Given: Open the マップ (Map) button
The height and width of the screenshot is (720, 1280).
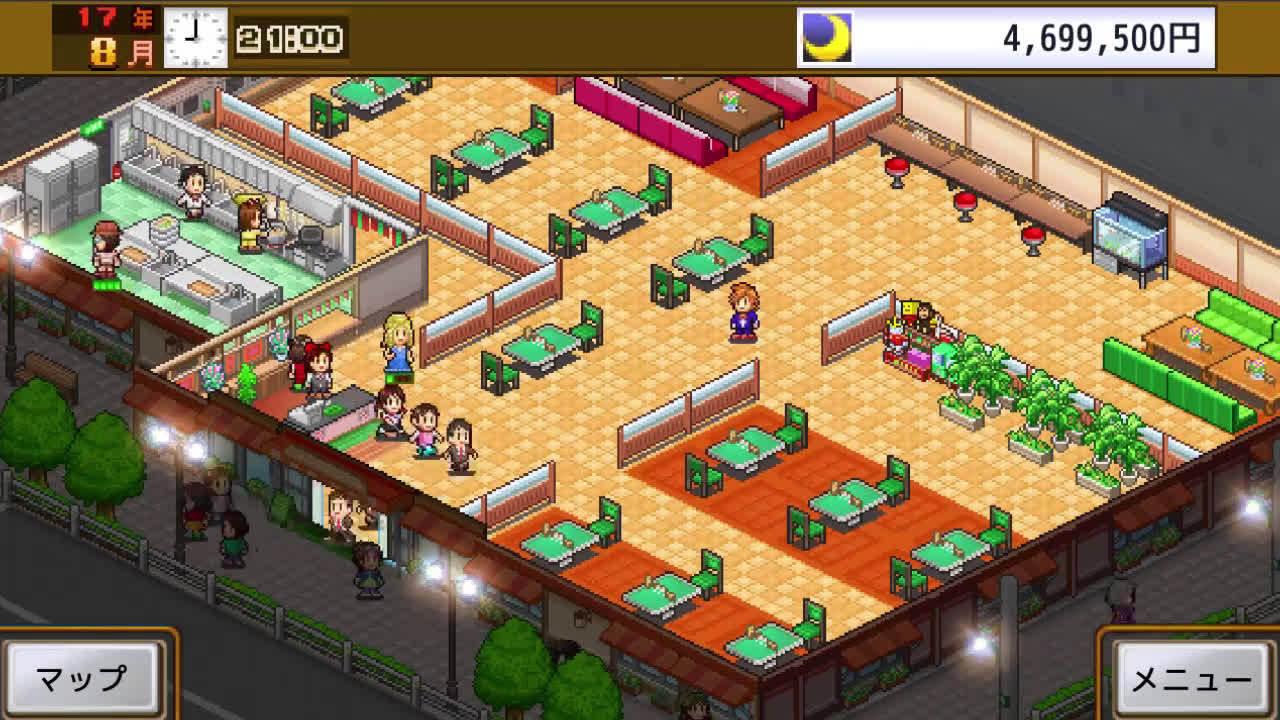Looking at the screenshot, I should pyautogui.click(x=83, y=677).
